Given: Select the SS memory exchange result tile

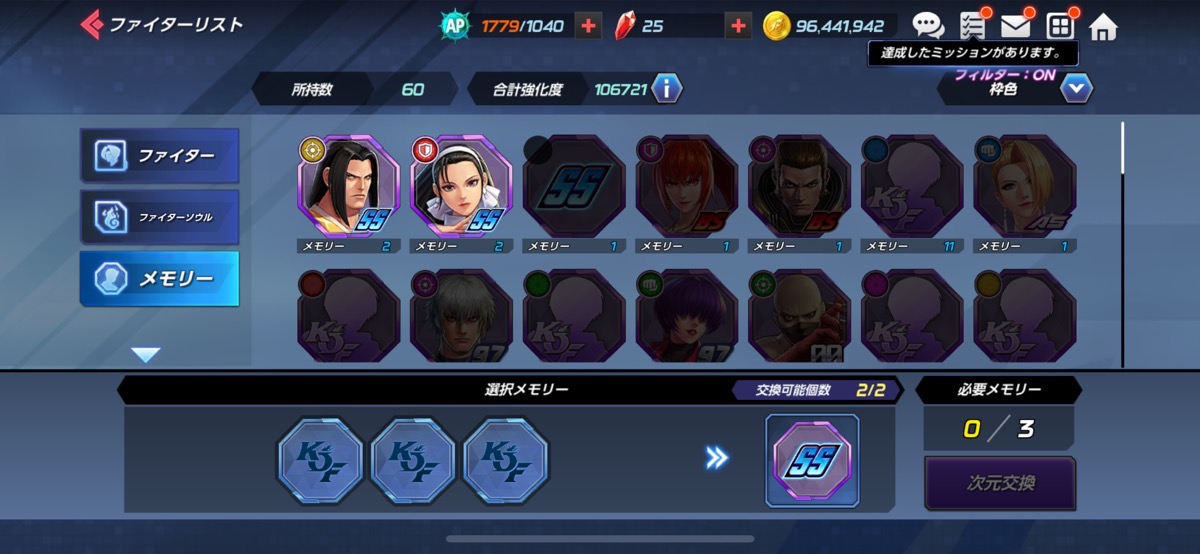Looking at the screenshot, I should click(811, 459).
